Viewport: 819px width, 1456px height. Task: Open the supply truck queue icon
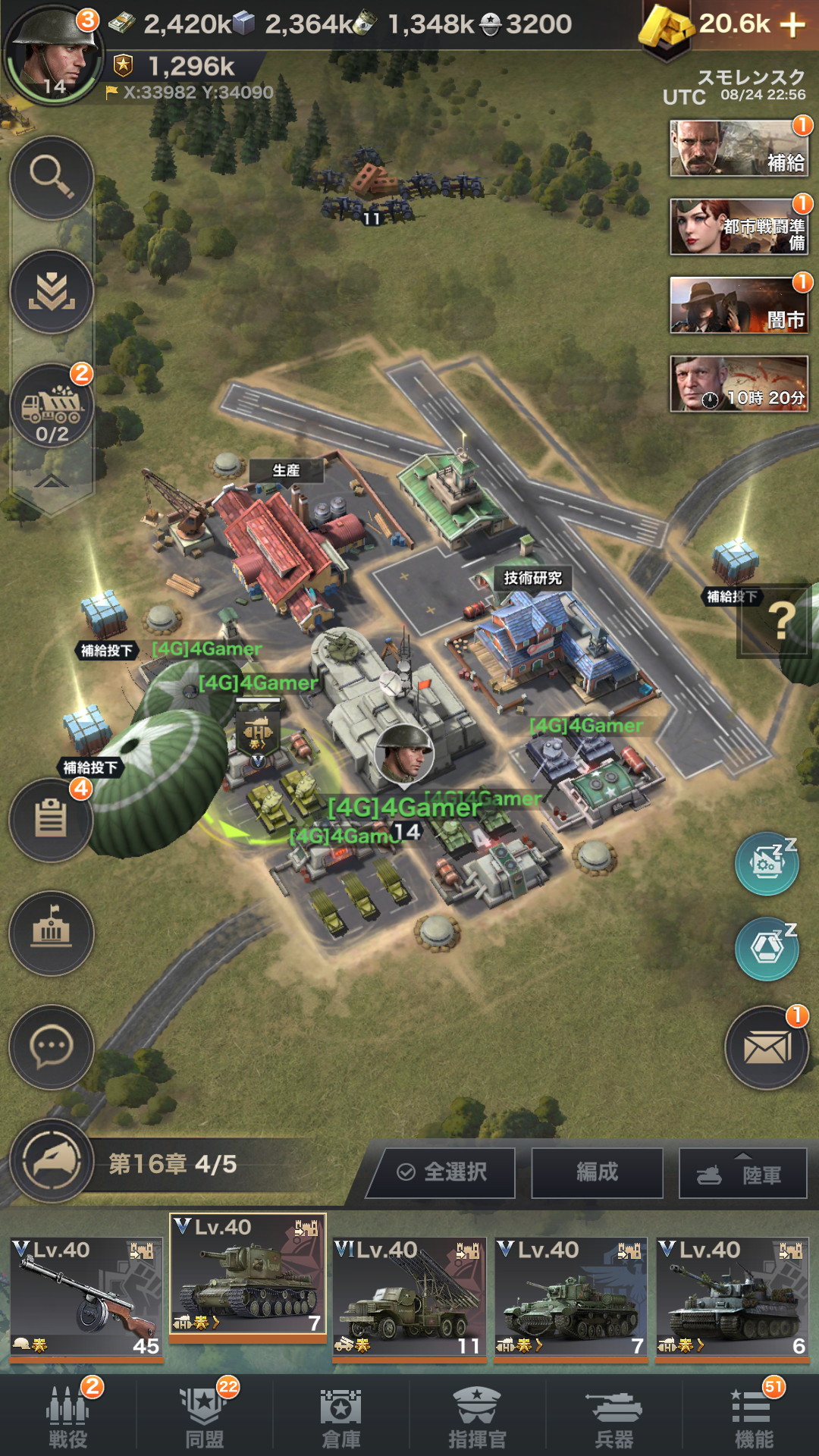[x=52, y=407]
